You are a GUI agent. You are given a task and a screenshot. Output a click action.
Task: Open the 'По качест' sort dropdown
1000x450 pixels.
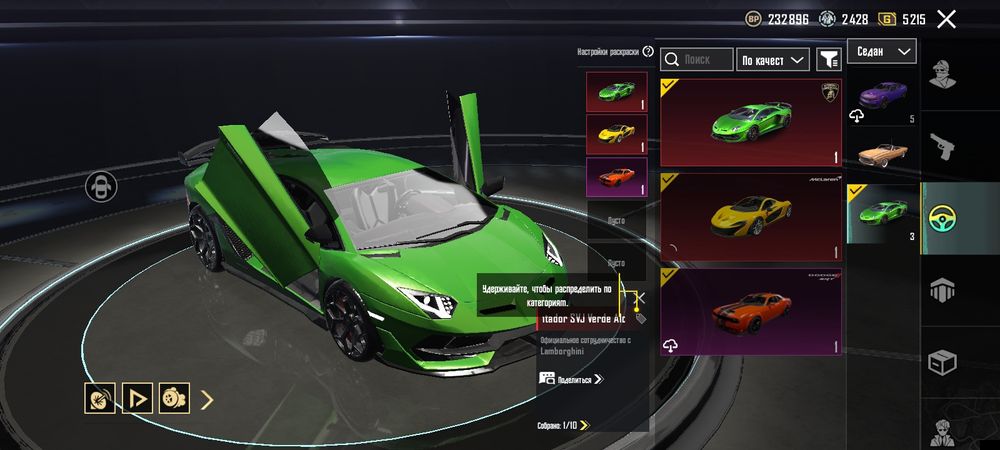[773, 60]
